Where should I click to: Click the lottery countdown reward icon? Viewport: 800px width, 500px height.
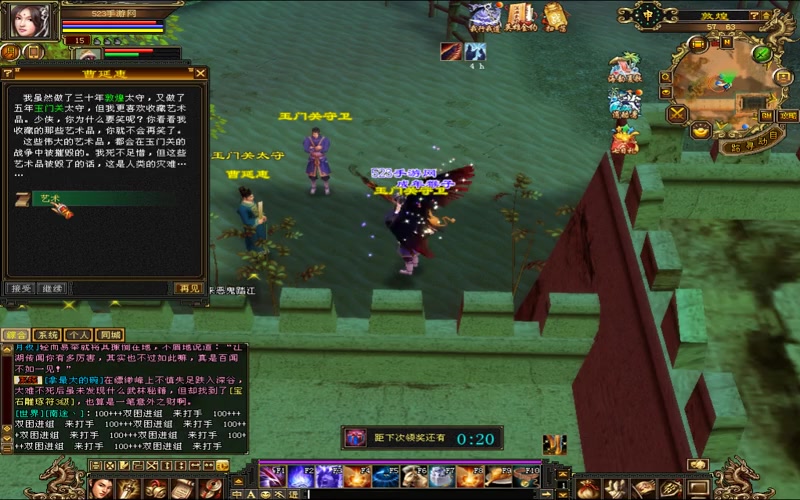355,438
